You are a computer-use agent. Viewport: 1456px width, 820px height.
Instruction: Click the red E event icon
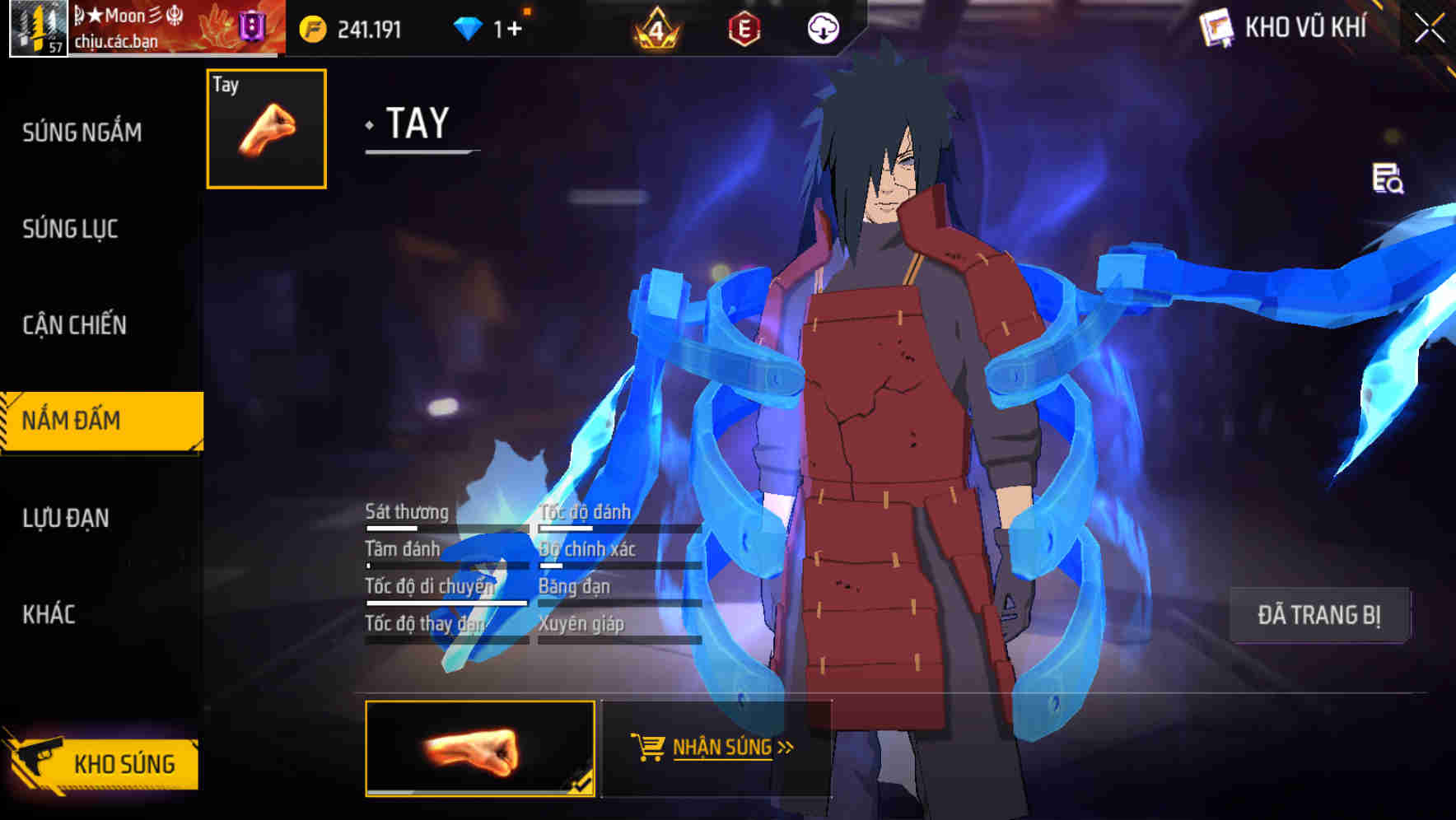coord(744,29)
